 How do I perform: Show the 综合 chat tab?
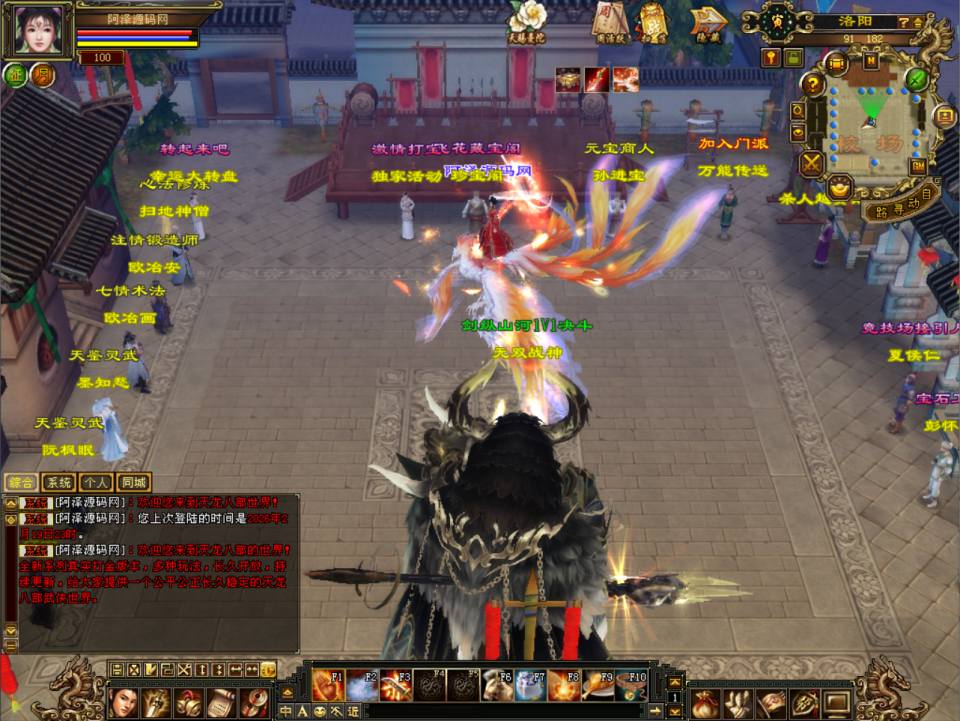coord(20,482)
